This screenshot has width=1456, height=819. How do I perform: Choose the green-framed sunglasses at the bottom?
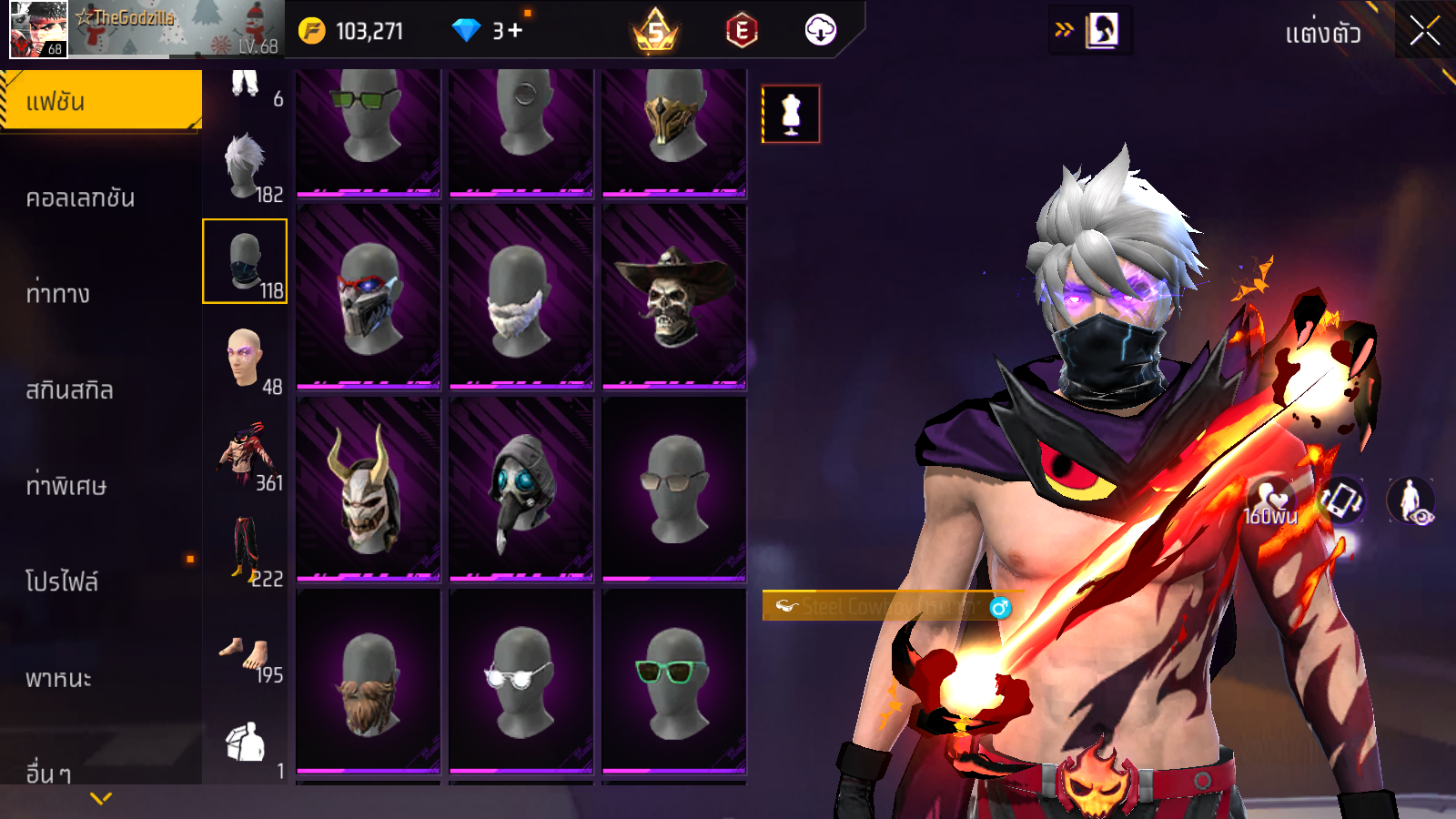[x=673, y=681]
